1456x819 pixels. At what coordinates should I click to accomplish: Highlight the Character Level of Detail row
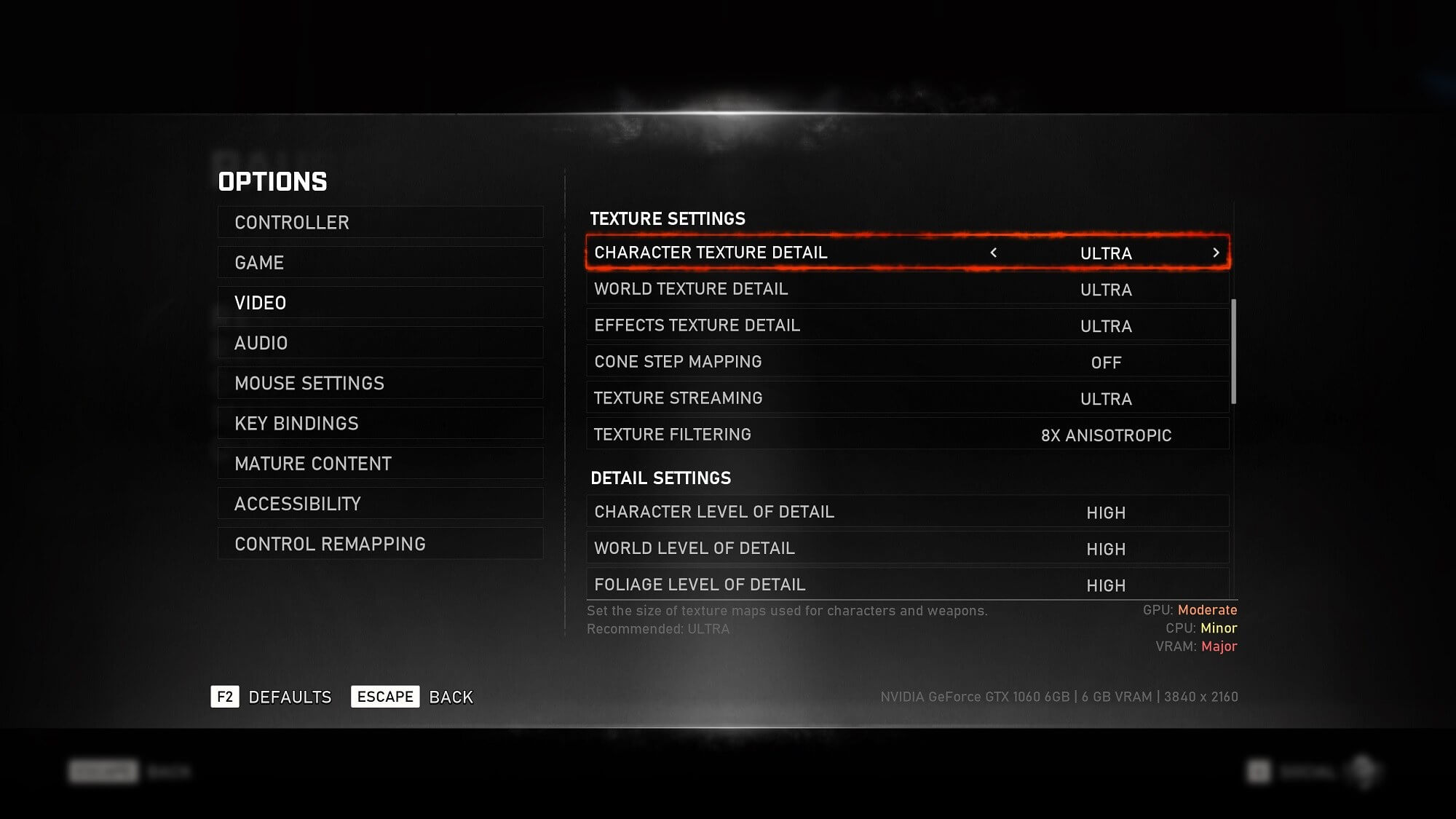click(x=907, y=512)
